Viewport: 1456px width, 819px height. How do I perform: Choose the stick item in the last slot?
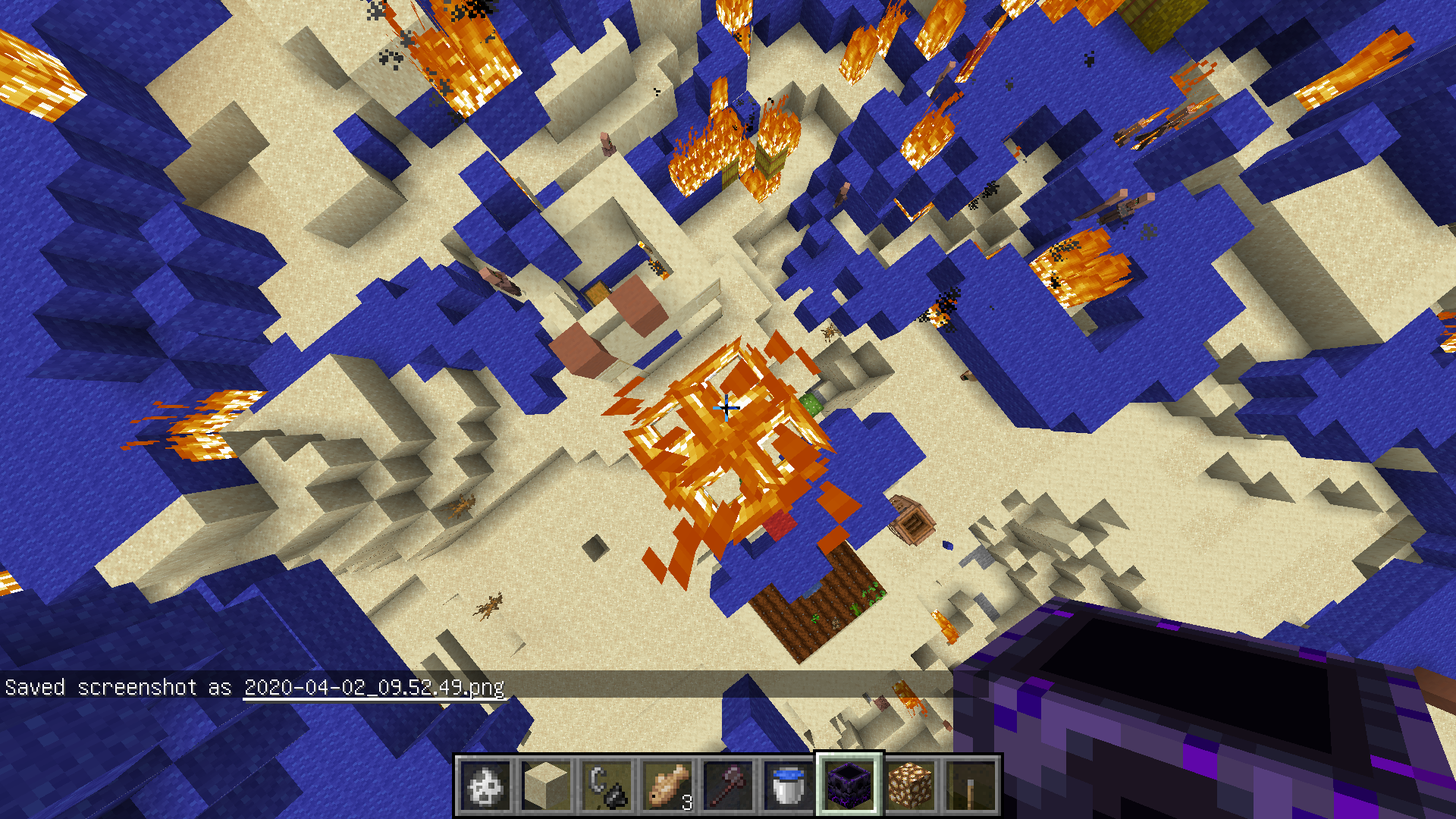click(x=971, y=786)
